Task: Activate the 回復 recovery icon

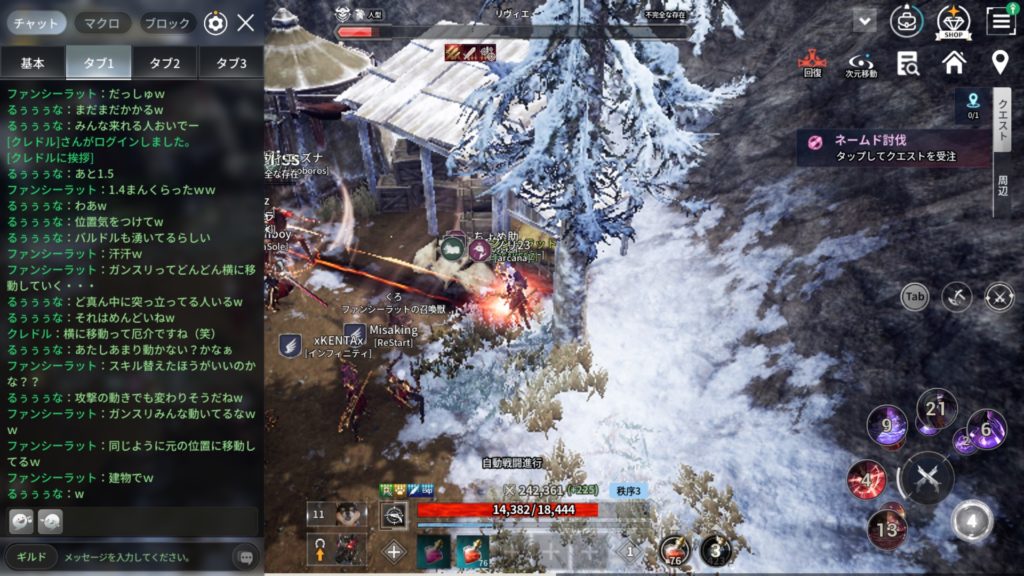Action: coord(812,64)
